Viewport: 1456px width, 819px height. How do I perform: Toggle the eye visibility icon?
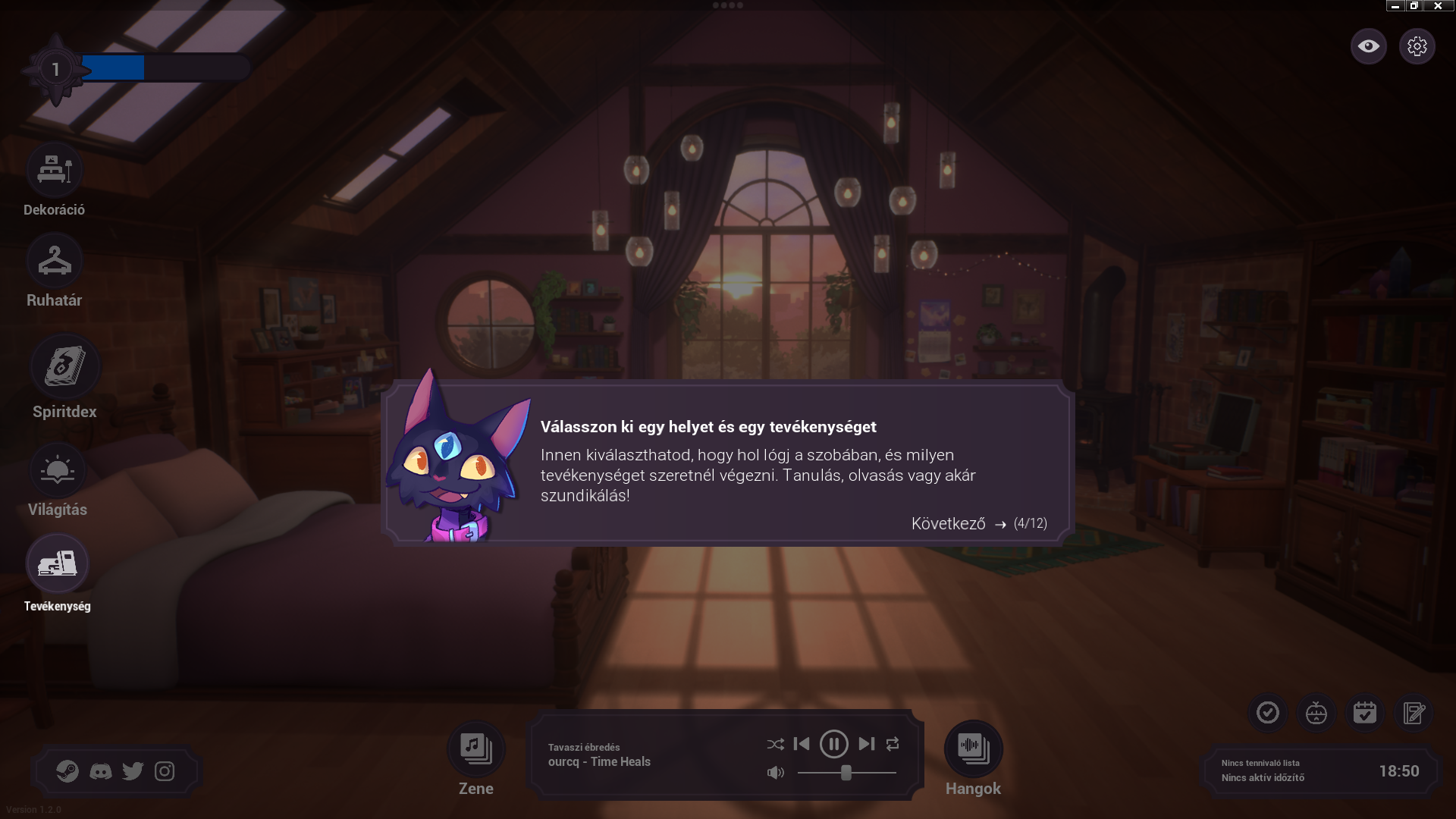[x=1369, y=46]
